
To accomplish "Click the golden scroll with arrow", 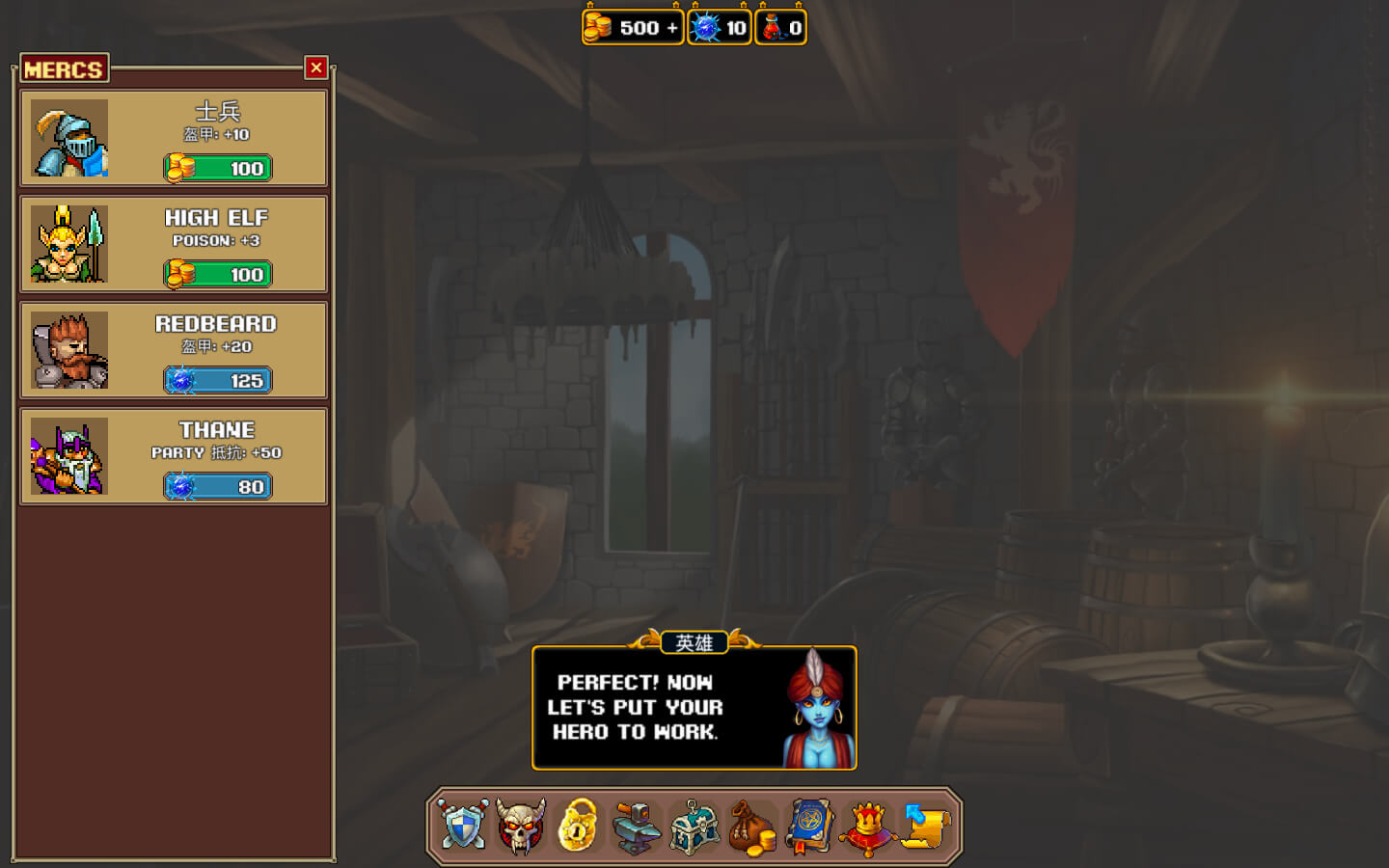I will (926, 827).
